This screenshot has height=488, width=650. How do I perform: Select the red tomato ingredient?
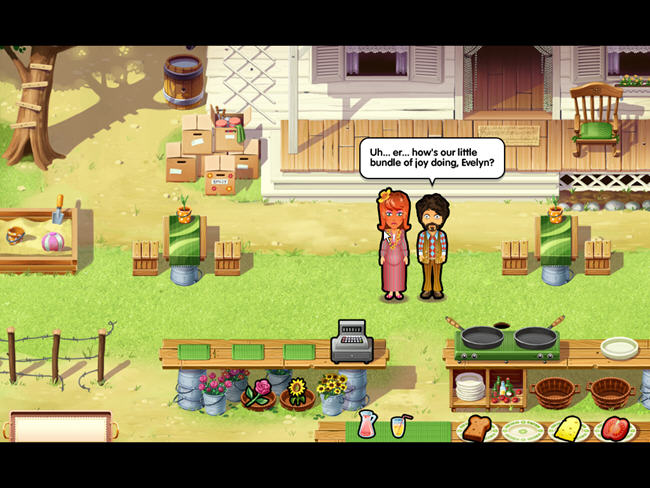tap(614, 430)
